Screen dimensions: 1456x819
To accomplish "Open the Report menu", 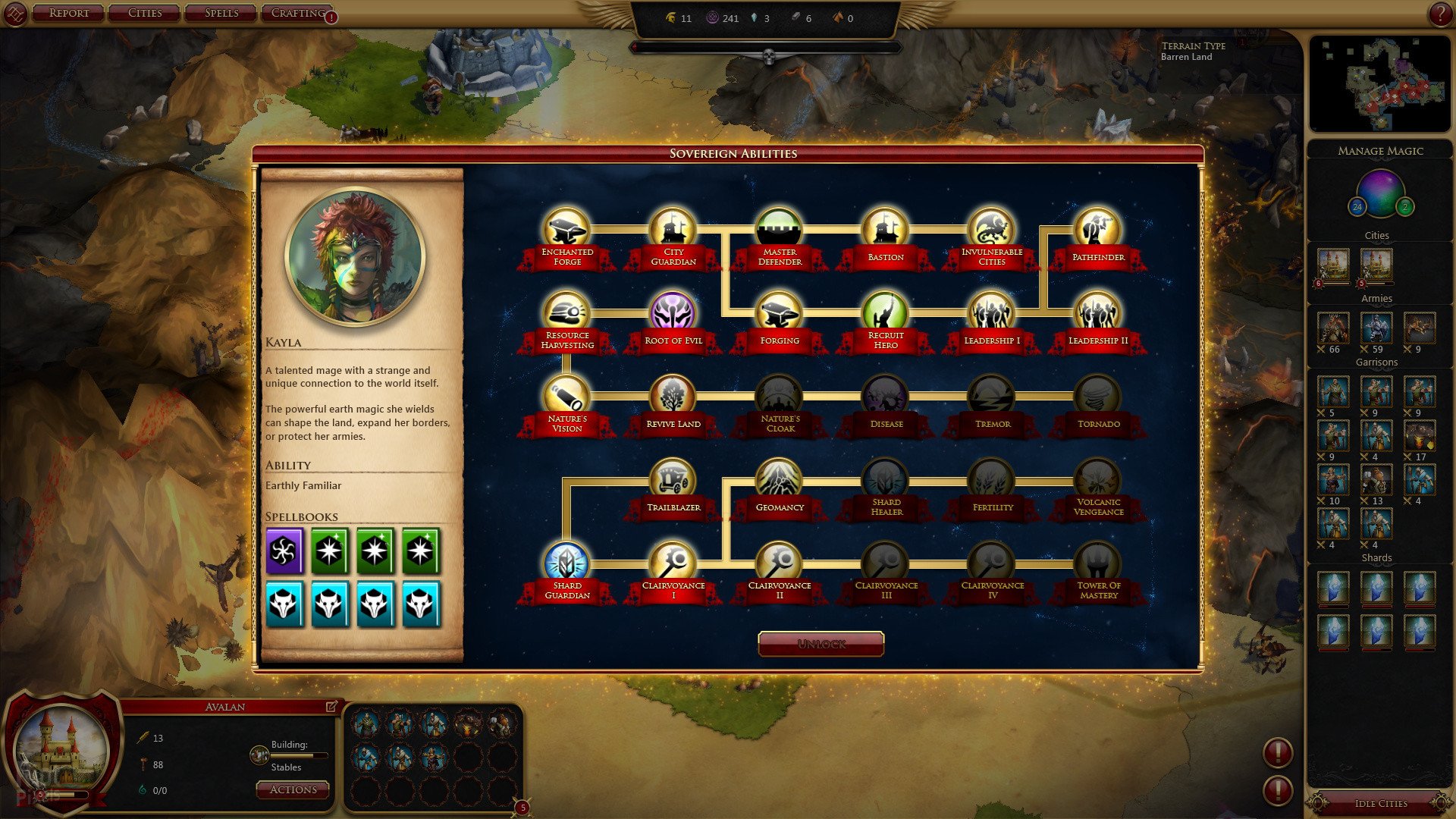I will (x=68, y=13).
